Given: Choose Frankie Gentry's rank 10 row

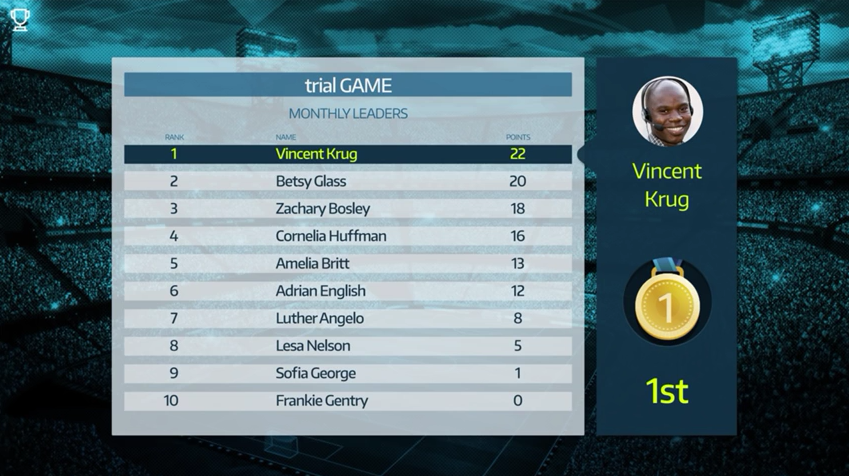Looking at the screenshot, I should tap(348, 401).
